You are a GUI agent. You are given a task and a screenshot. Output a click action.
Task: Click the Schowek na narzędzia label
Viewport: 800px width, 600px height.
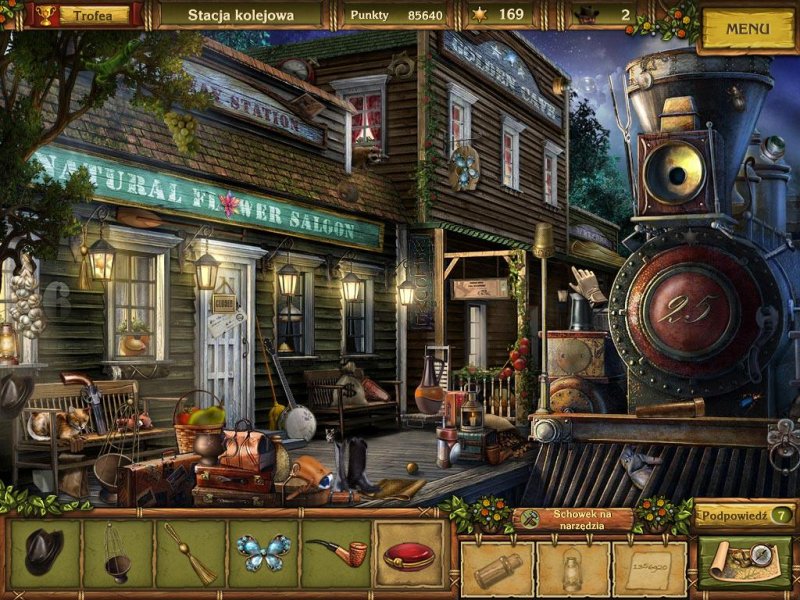[574, 517]
